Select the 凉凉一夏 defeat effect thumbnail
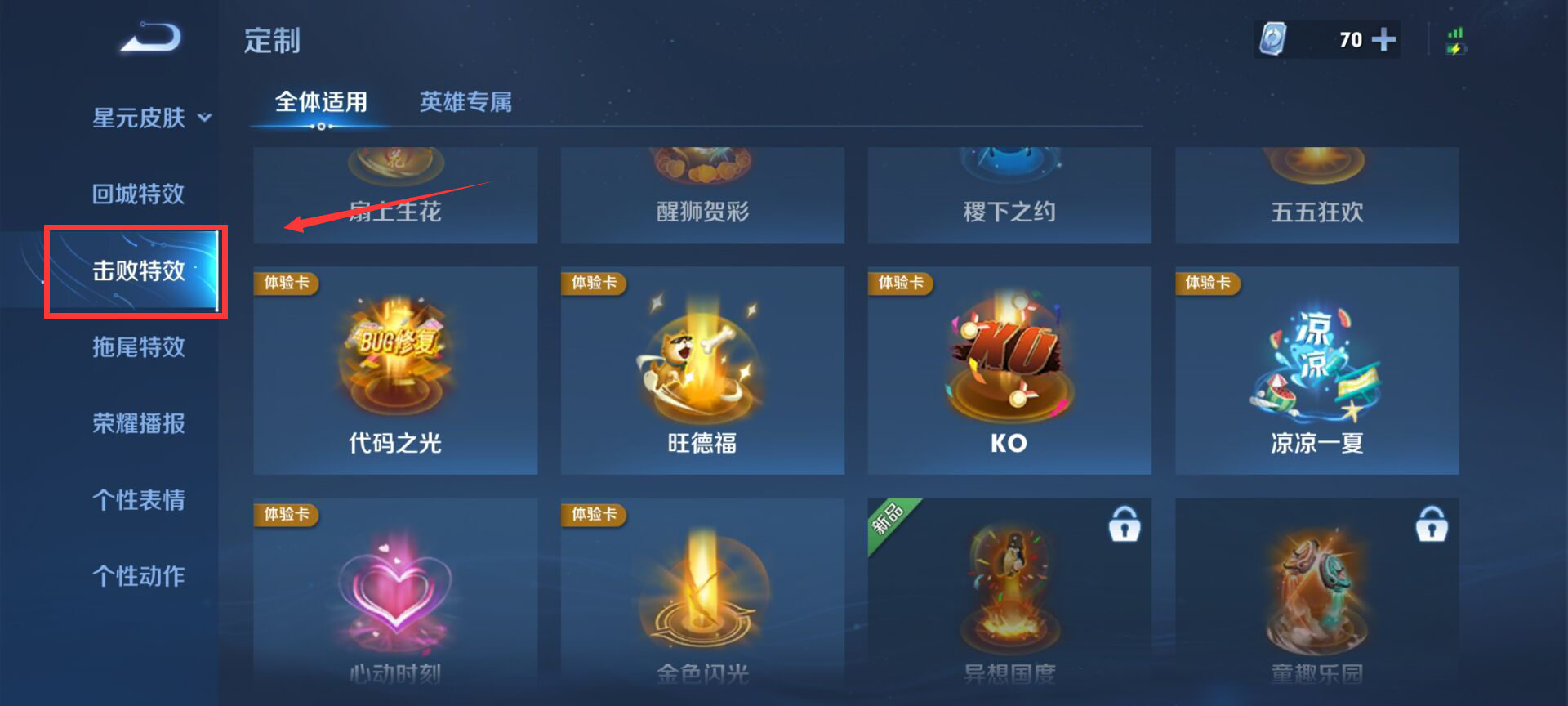Image resolution: width=1568 pixels, height=706 pixels. (1316, 369)
